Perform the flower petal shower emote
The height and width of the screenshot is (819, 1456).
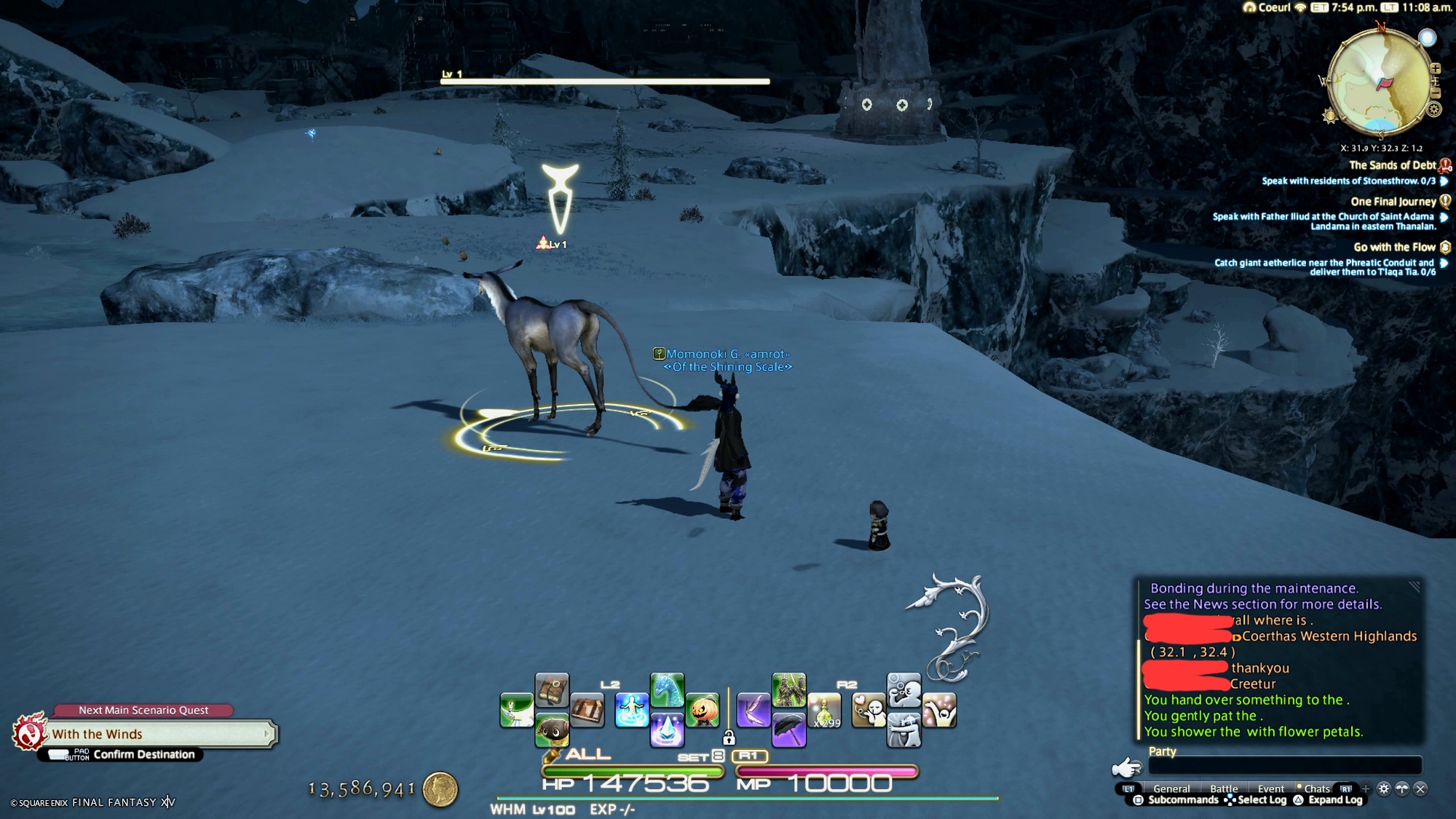point(939,711)
